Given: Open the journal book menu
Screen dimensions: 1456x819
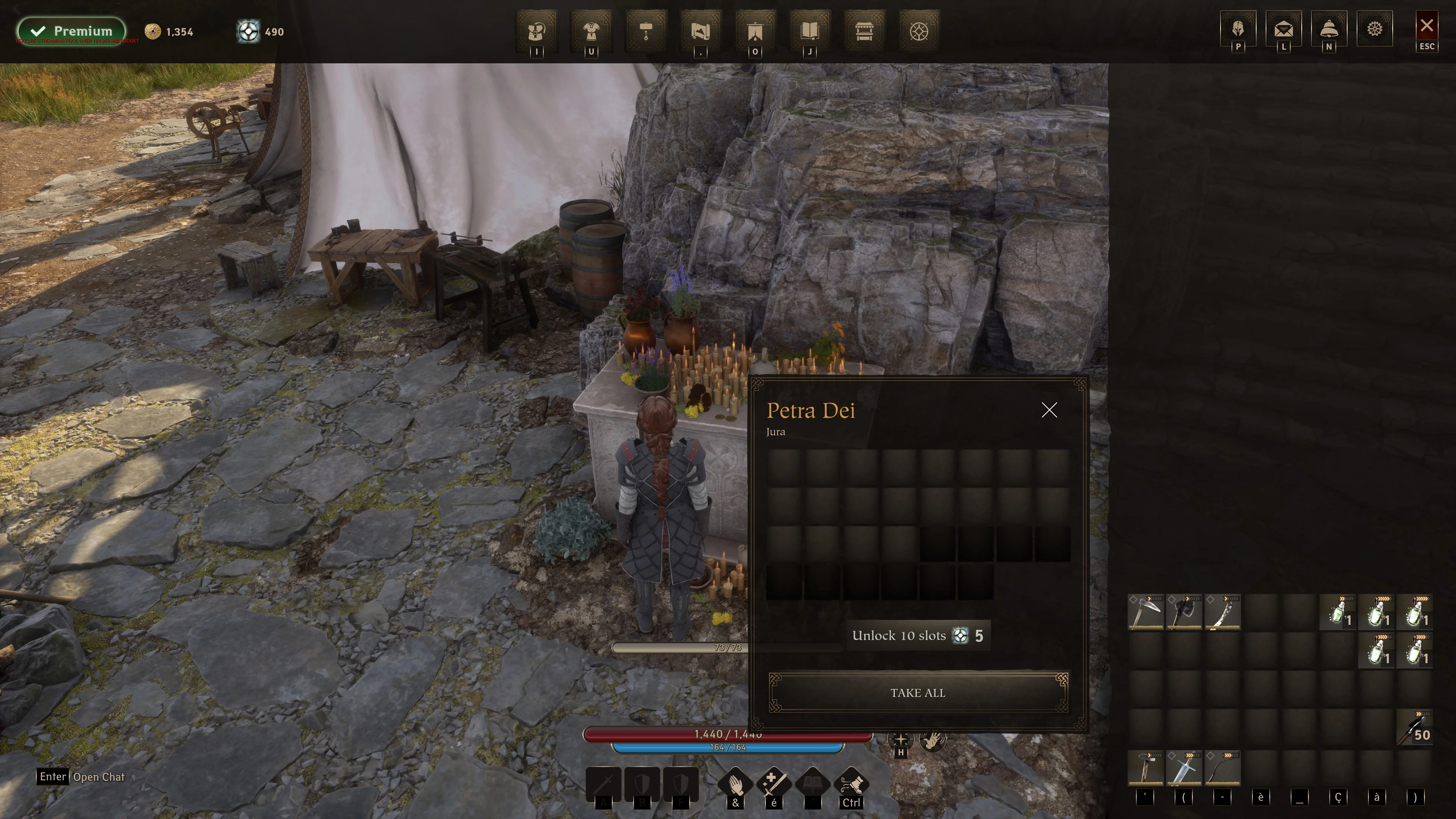Looking at the screenshot, I should point(810,31).
